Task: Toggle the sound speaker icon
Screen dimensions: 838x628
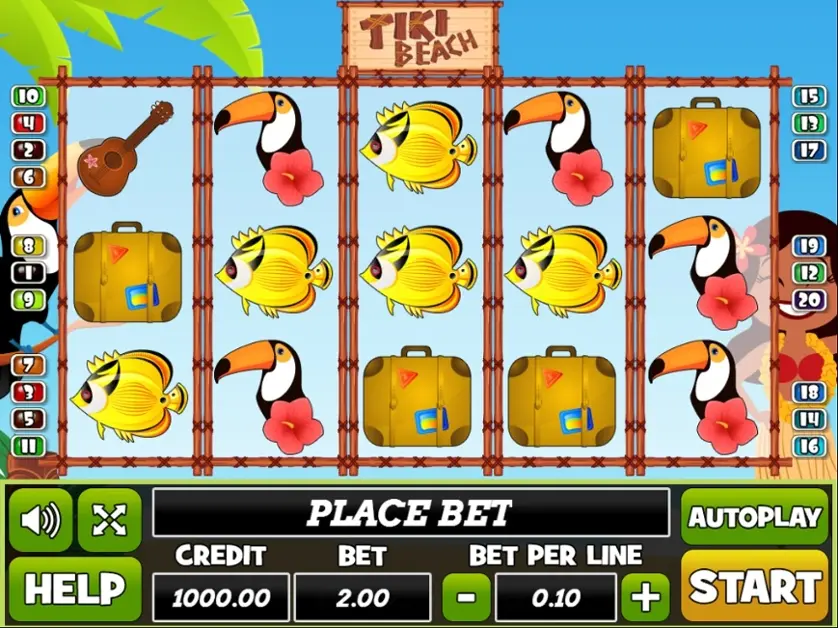Action: pyautogui.click(x=41, y=519)
